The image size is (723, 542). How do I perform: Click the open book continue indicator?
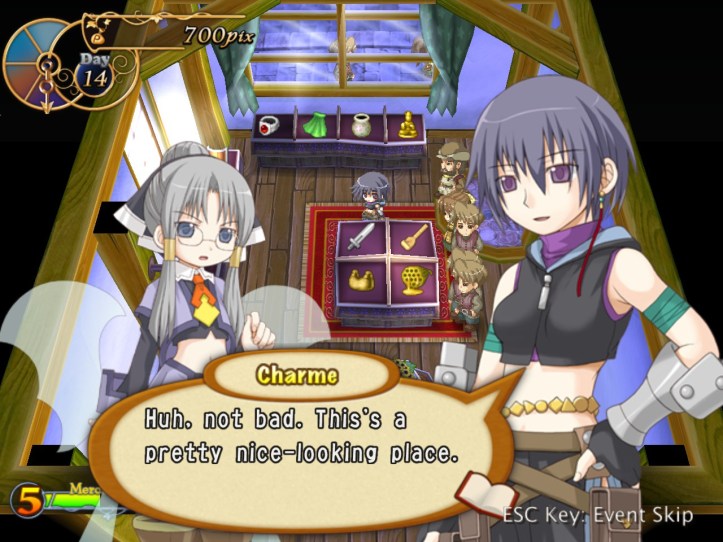tap(486, 490)
